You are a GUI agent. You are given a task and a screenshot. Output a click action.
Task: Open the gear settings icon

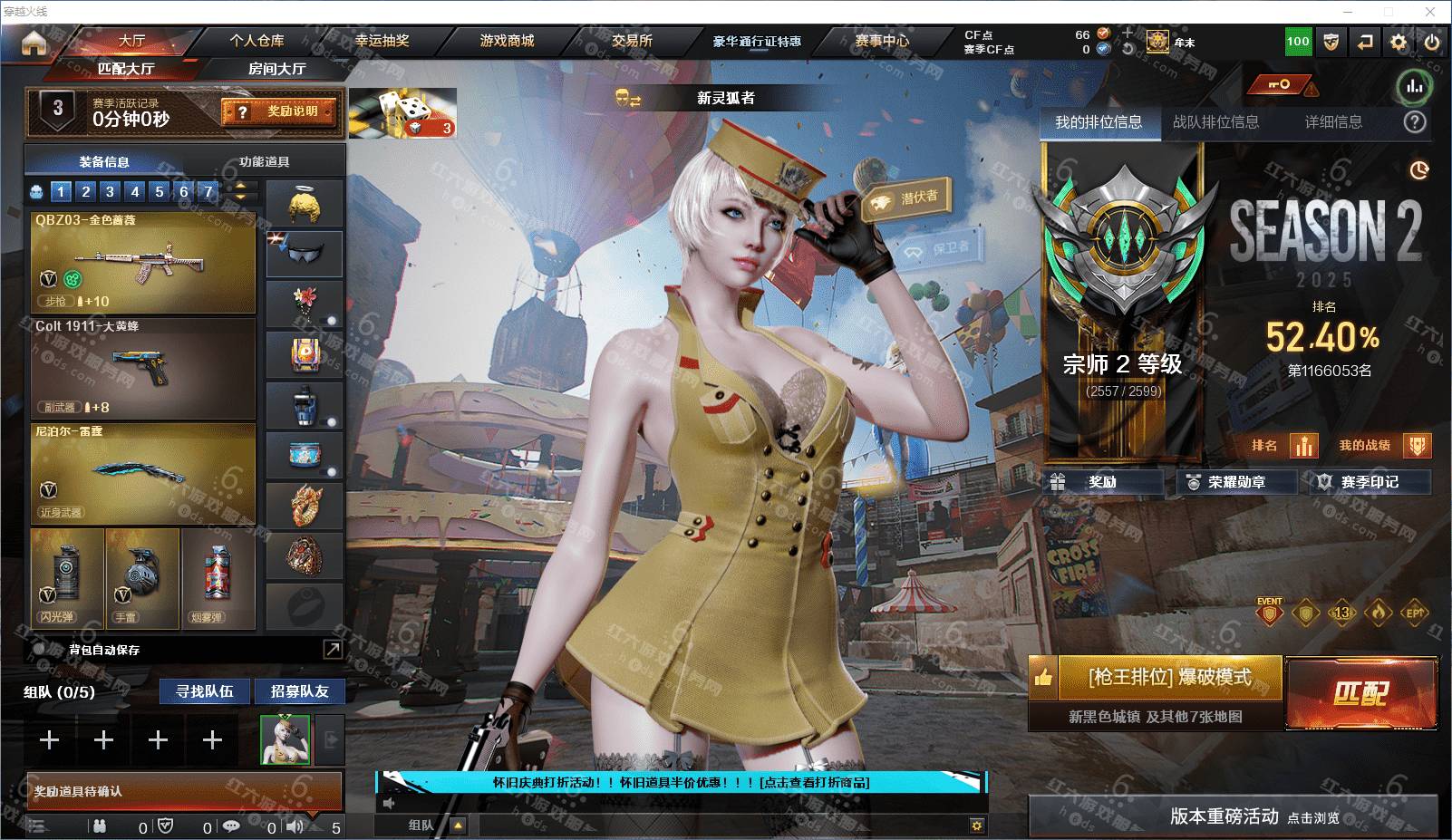(x=1399, y=42)
